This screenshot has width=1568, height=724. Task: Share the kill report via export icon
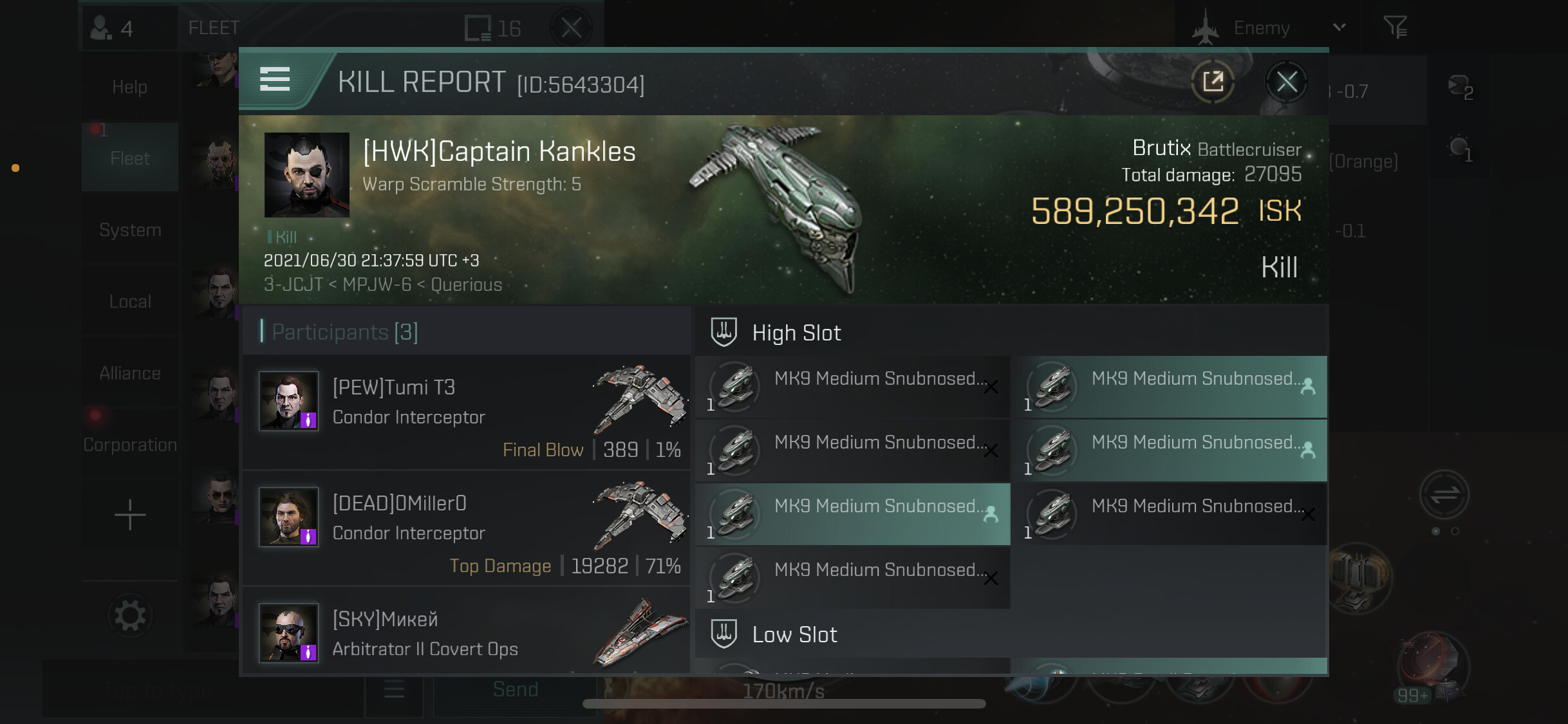(x=1213, y=82)
